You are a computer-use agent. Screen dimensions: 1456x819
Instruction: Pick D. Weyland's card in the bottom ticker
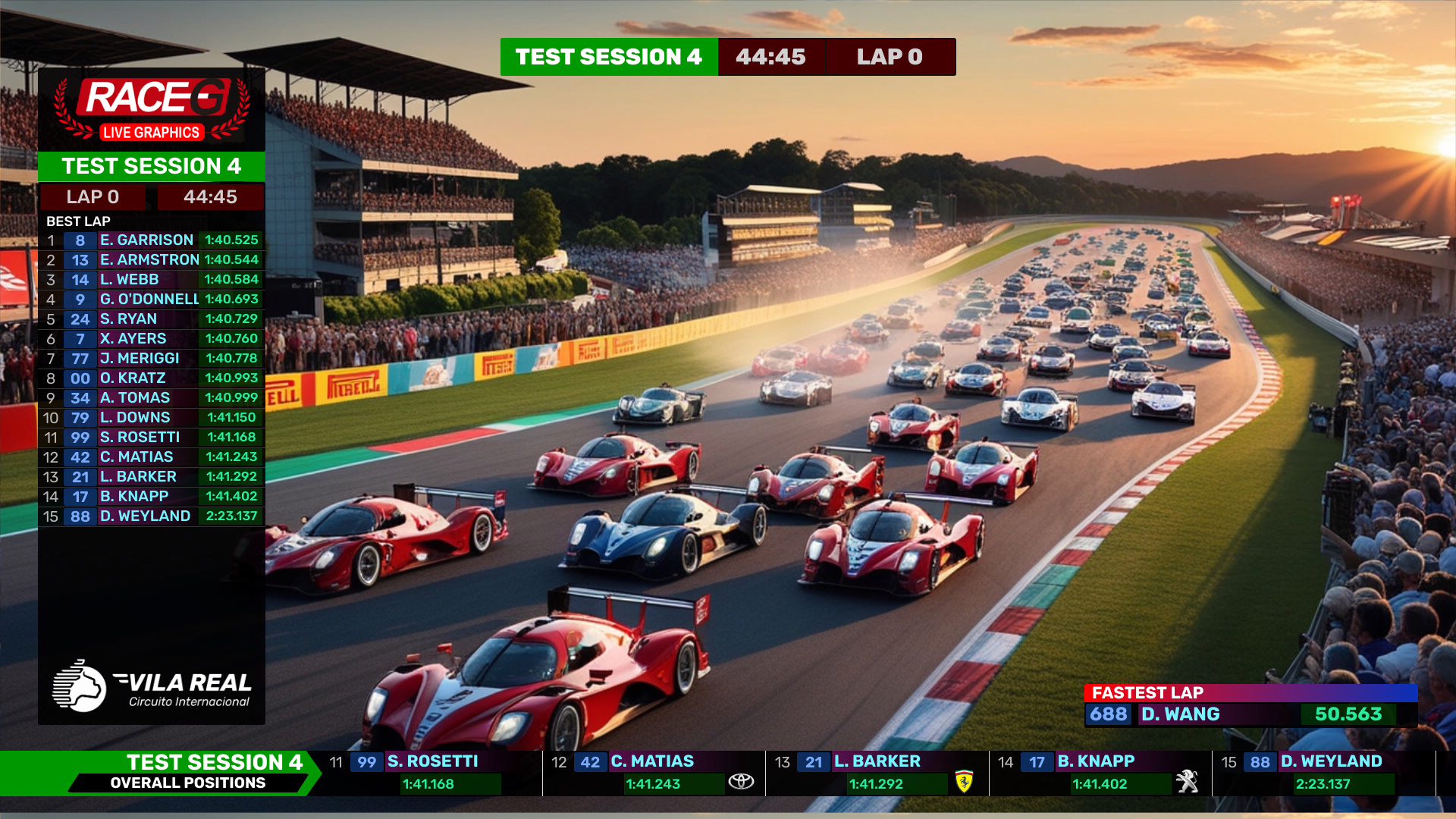[x=1323, y=773]
